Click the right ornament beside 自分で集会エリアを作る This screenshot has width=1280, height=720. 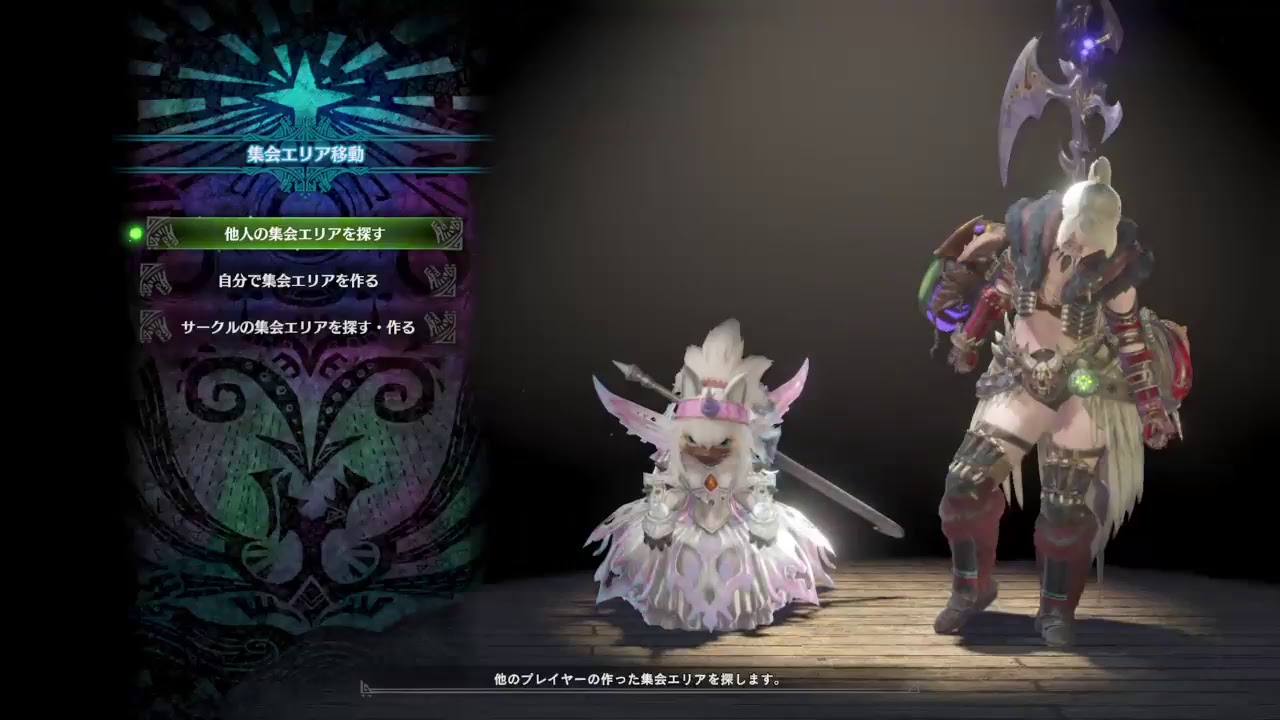click(x=439, y=281)
